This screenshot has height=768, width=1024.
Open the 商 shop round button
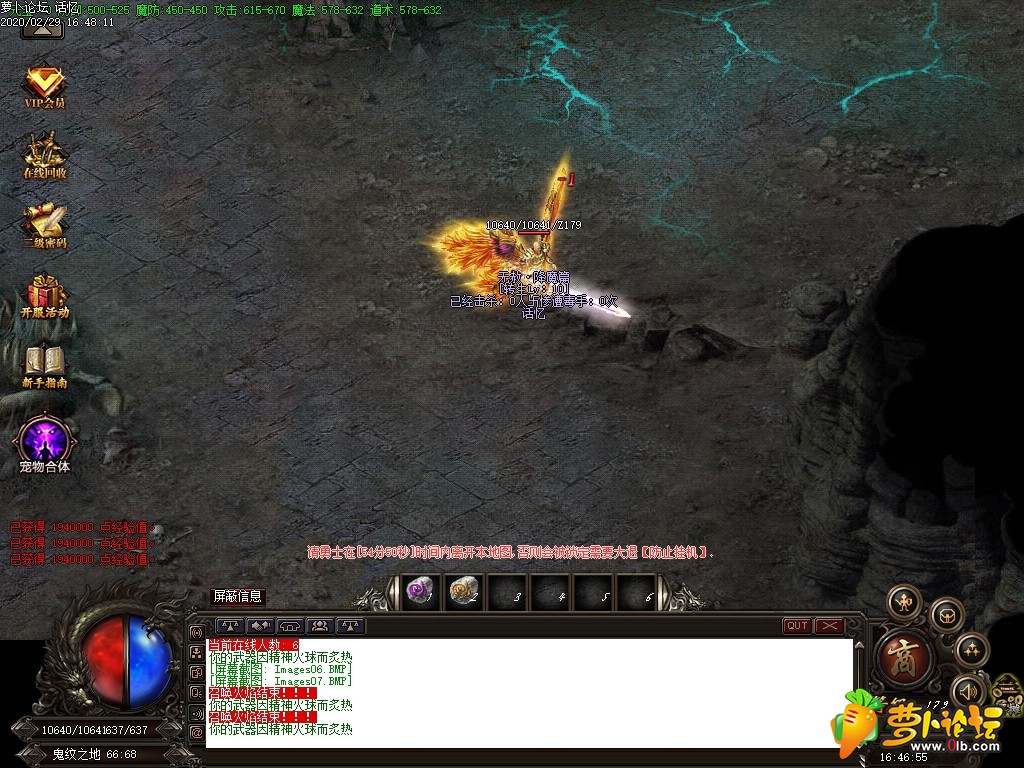905,658
